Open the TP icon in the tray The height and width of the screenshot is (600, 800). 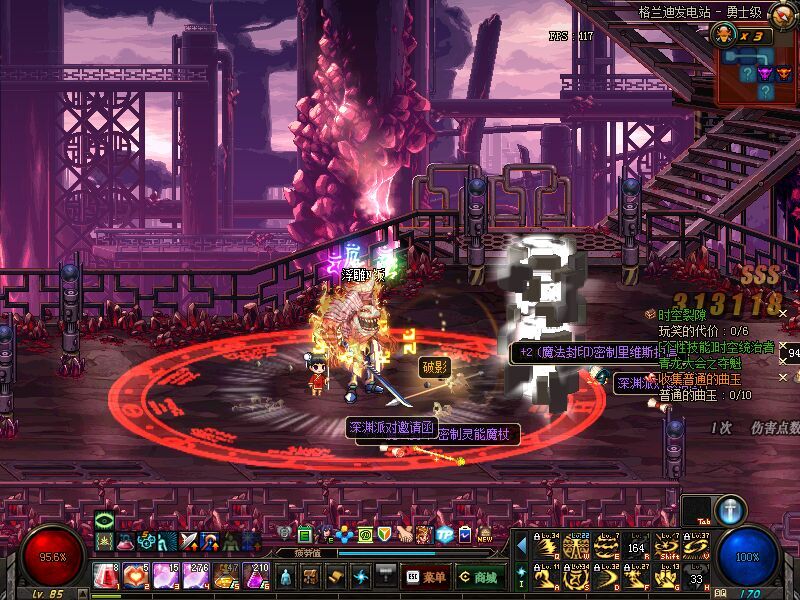[444, 535]
